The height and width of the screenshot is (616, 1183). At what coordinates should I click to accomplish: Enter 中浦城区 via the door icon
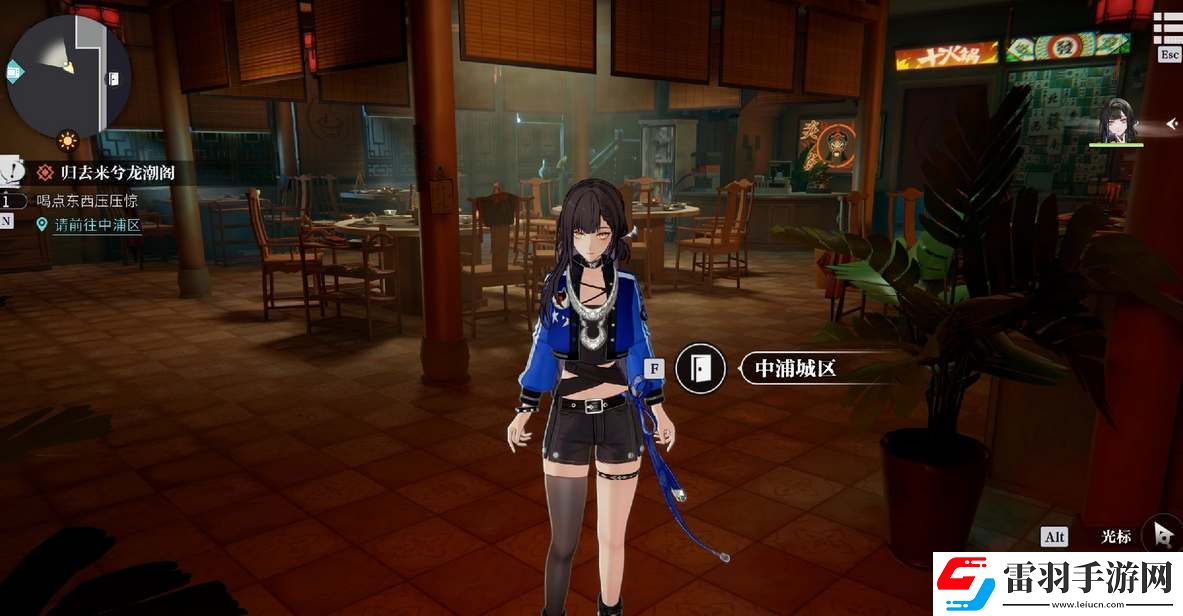[700, 368]
